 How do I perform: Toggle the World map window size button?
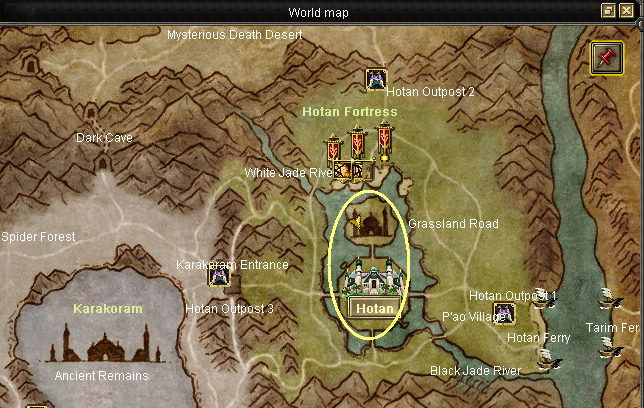pos(608,11)
